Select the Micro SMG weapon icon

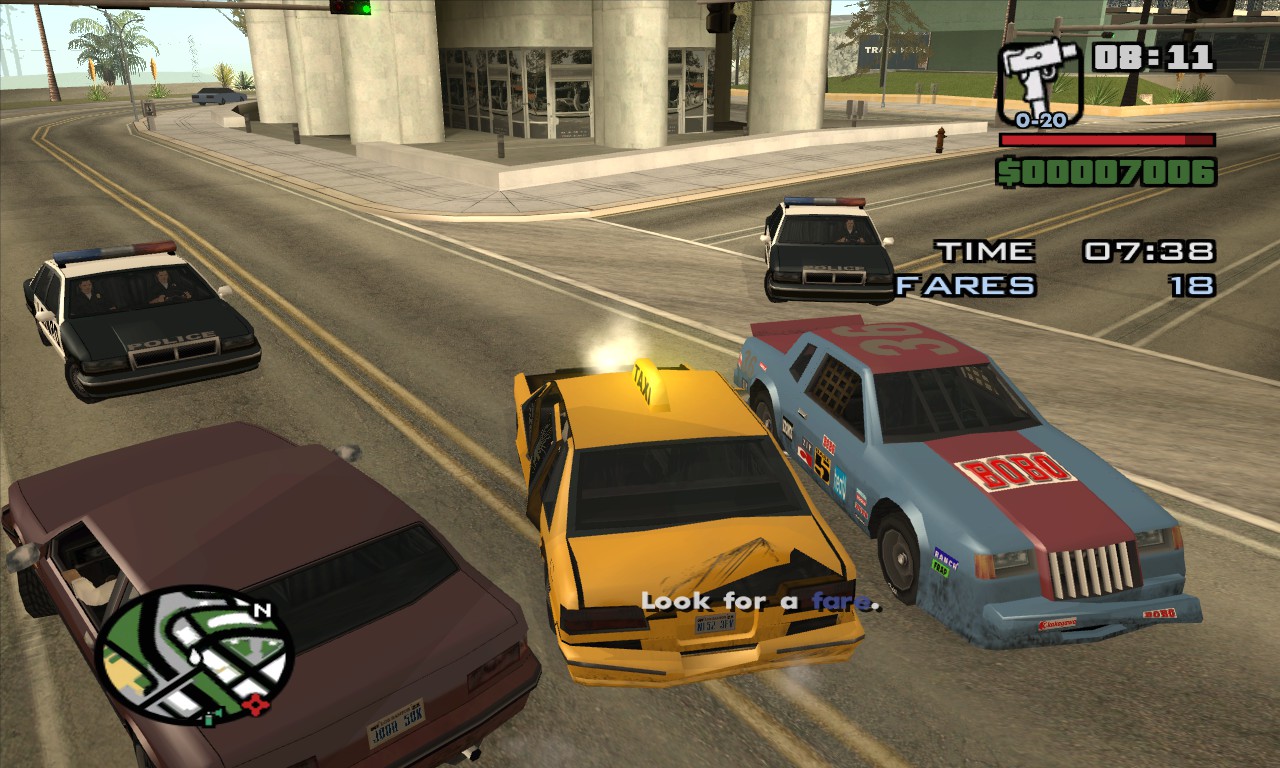[x=1040, y=80]
